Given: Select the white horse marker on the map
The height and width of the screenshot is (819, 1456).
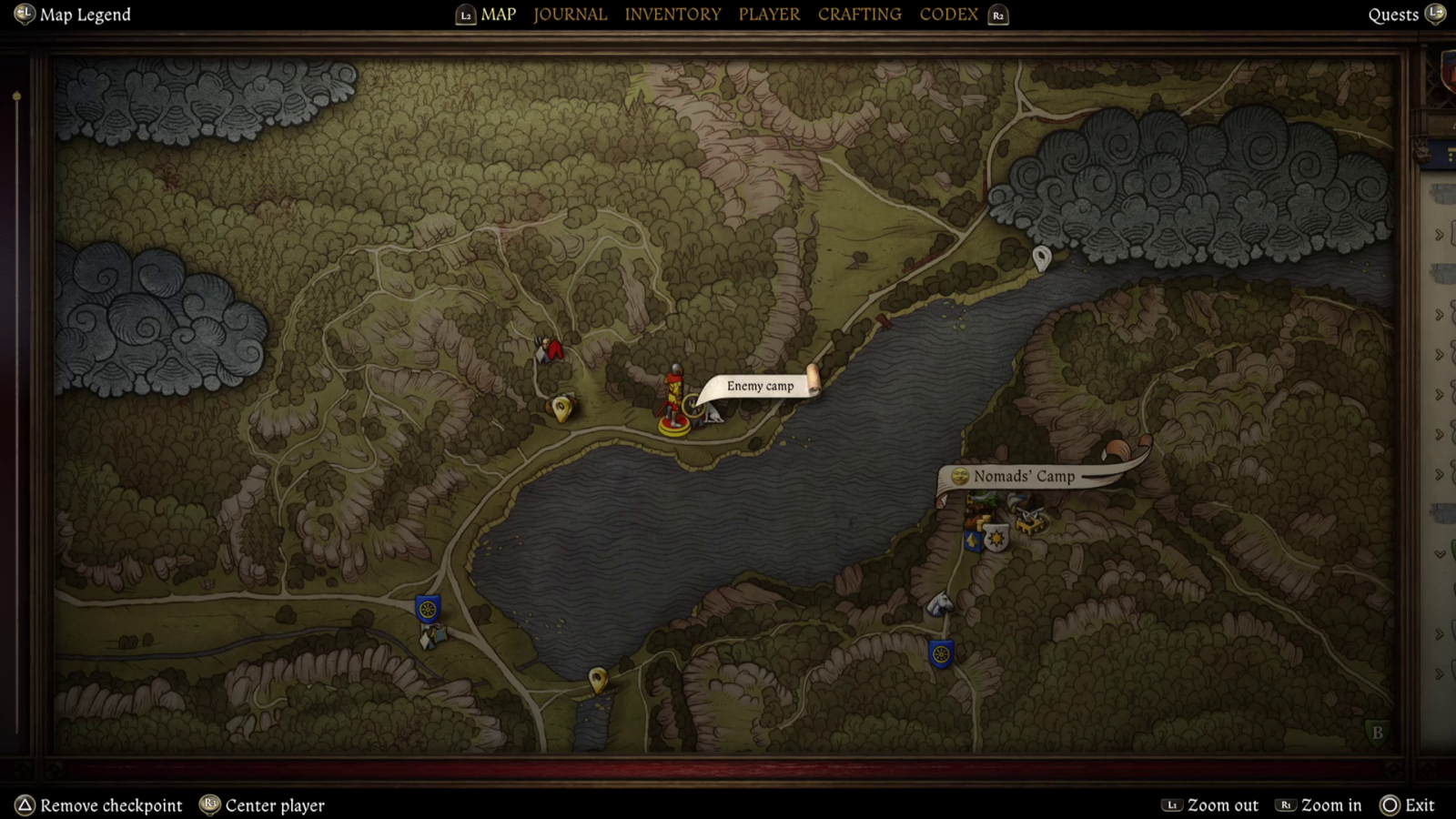Looking at the screenshot, I should tap(939, 603).
